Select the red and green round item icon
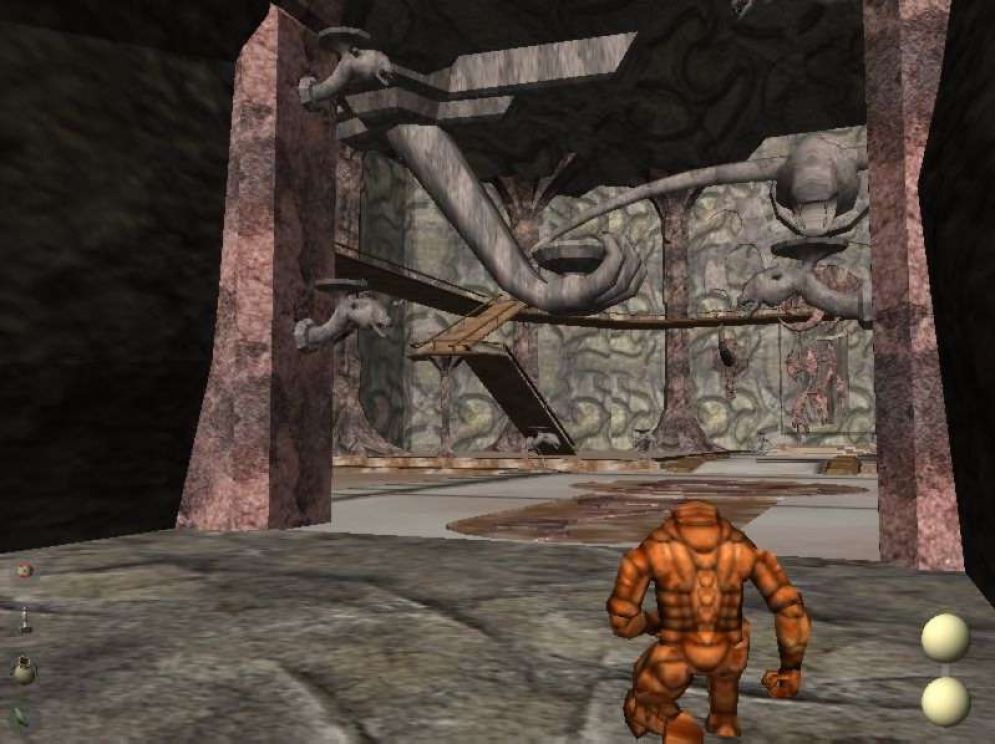Viewport: 995px width, 744px height. tap(24, 570)
